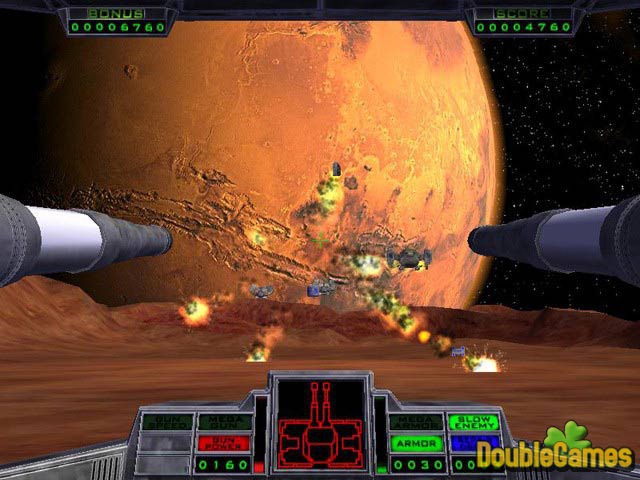The height and width of the screenshot is (480, 640).
Task: Activate the green Slow Enemy indicator
Action: (x=473, y=423)
